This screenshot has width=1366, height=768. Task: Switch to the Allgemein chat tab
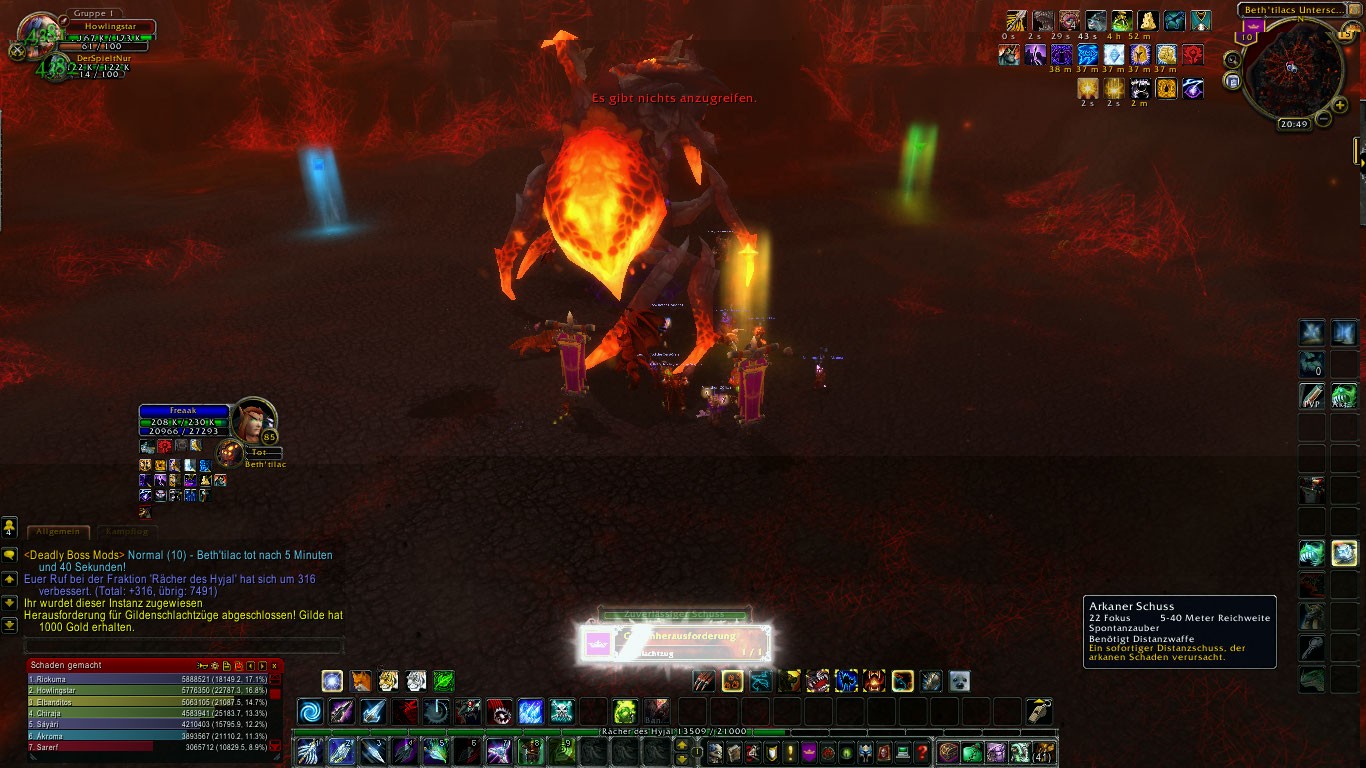(x=58, y=532)
